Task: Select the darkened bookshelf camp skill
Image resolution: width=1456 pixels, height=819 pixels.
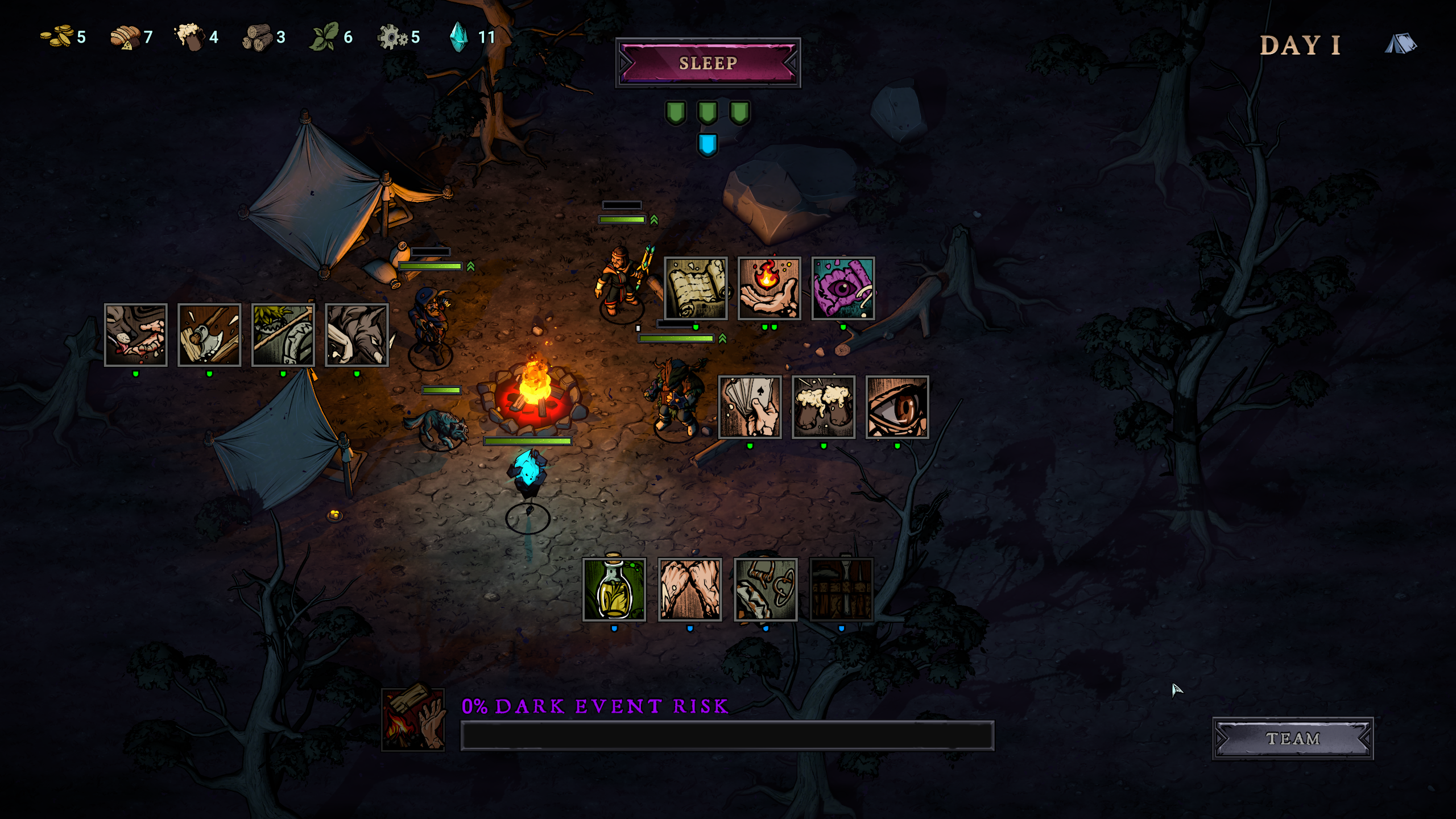Action: (841, 589)
